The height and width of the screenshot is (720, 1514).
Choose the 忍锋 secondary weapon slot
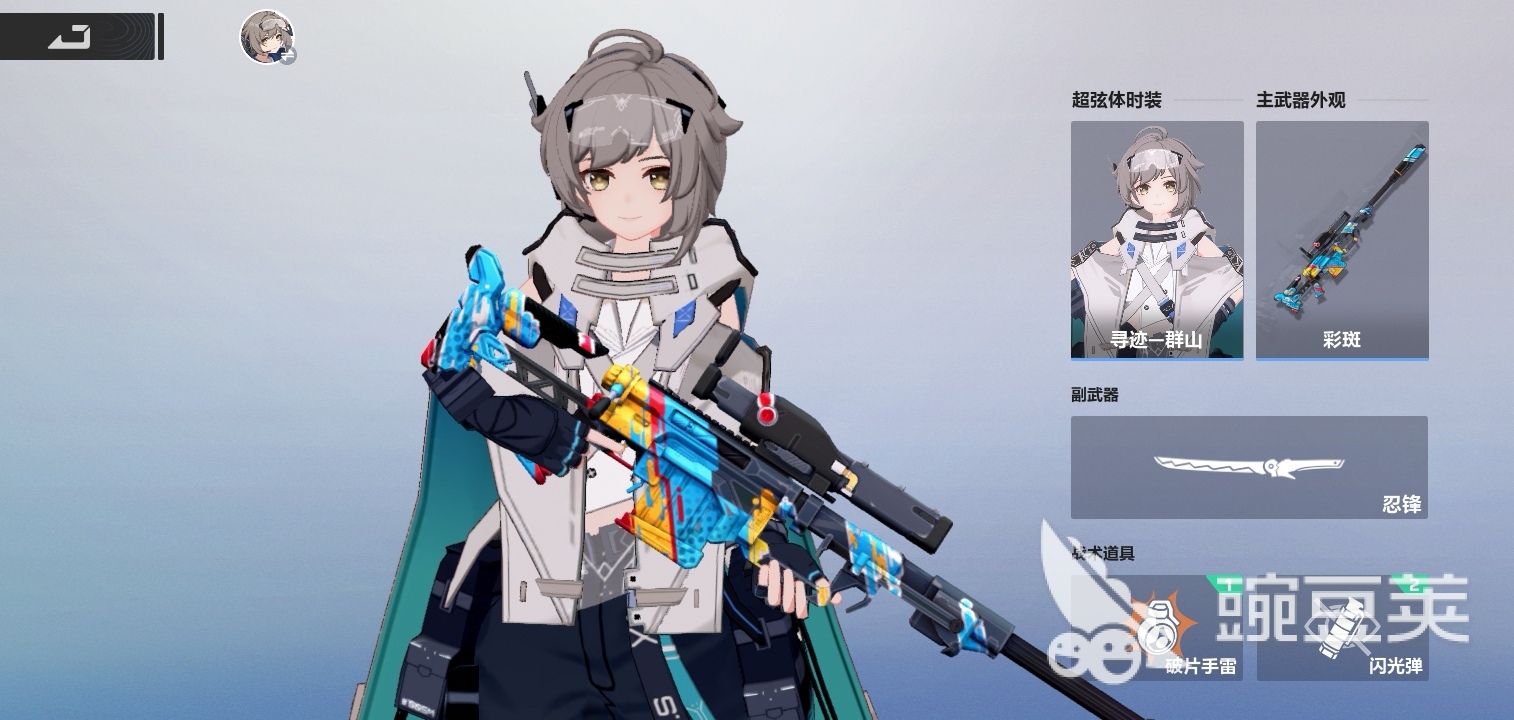coord(1249,468)
